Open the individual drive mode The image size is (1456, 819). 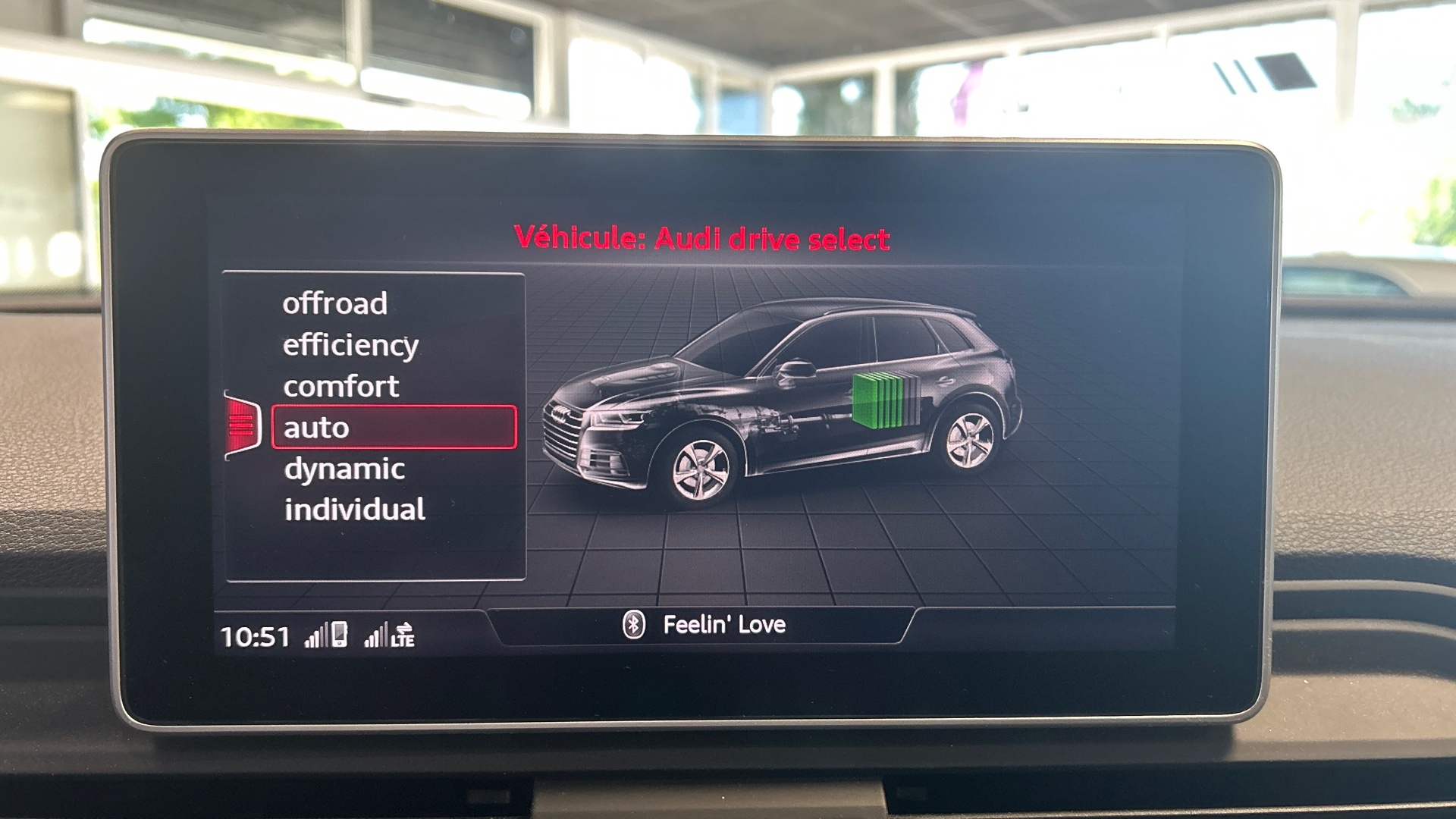coord(354,510)
